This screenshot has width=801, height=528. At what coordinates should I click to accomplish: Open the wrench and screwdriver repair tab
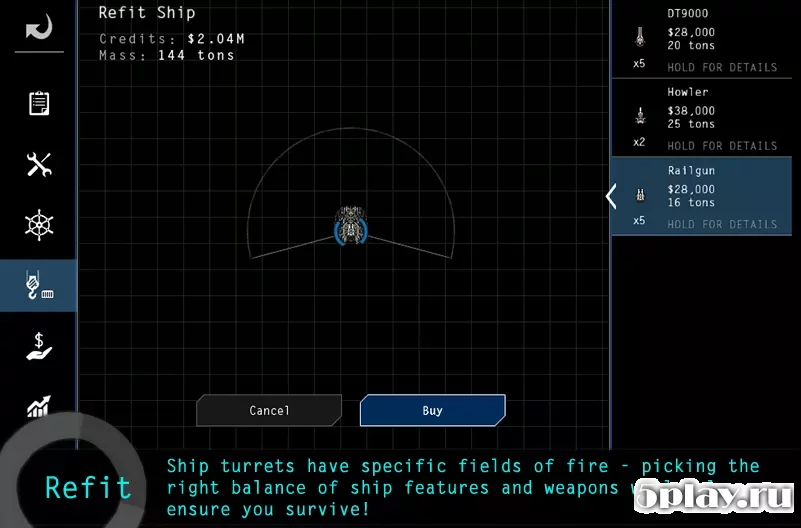click(x=38, y=165)
